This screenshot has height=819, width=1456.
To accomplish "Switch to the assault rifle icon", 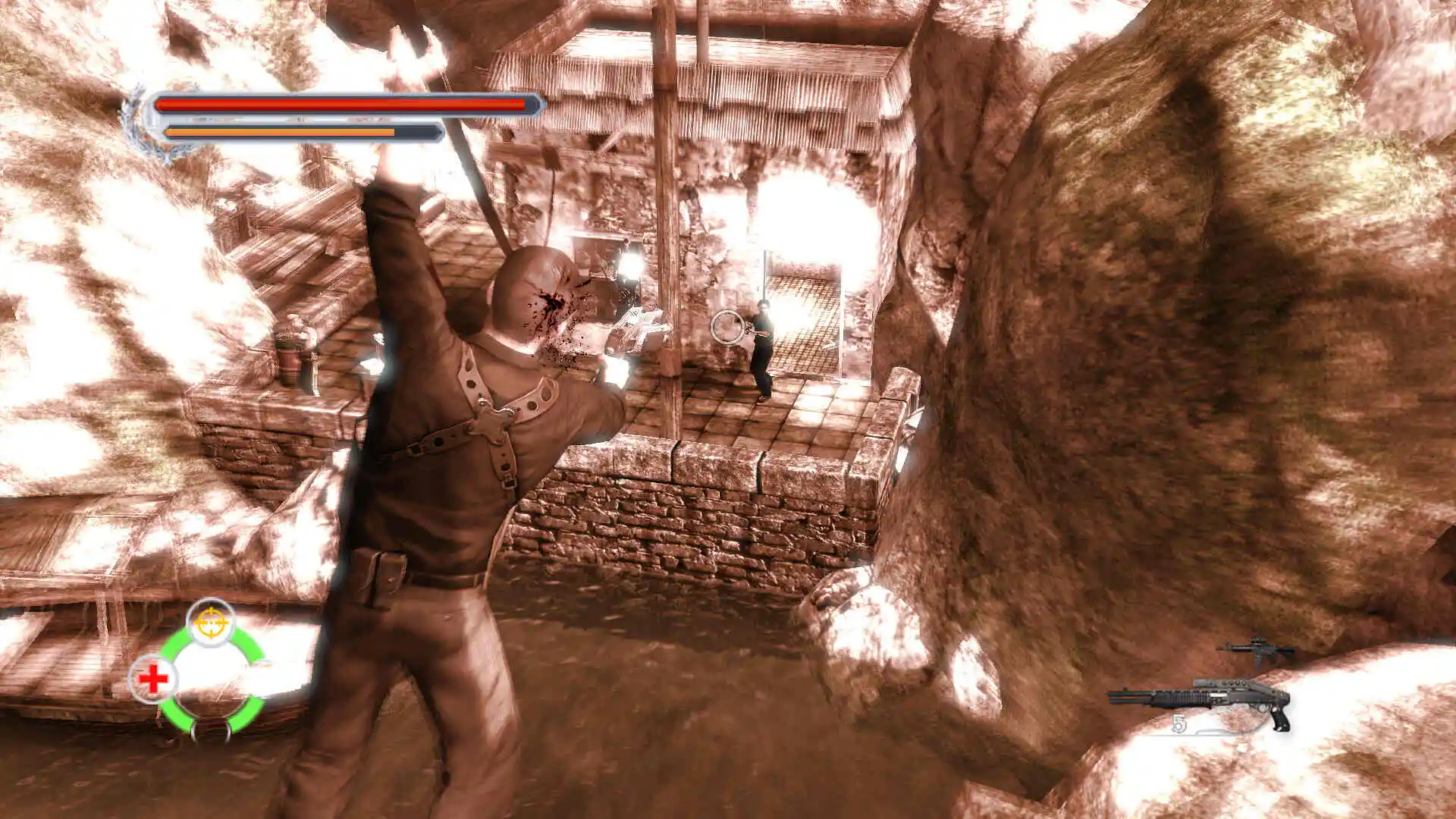I will 1257,650.
